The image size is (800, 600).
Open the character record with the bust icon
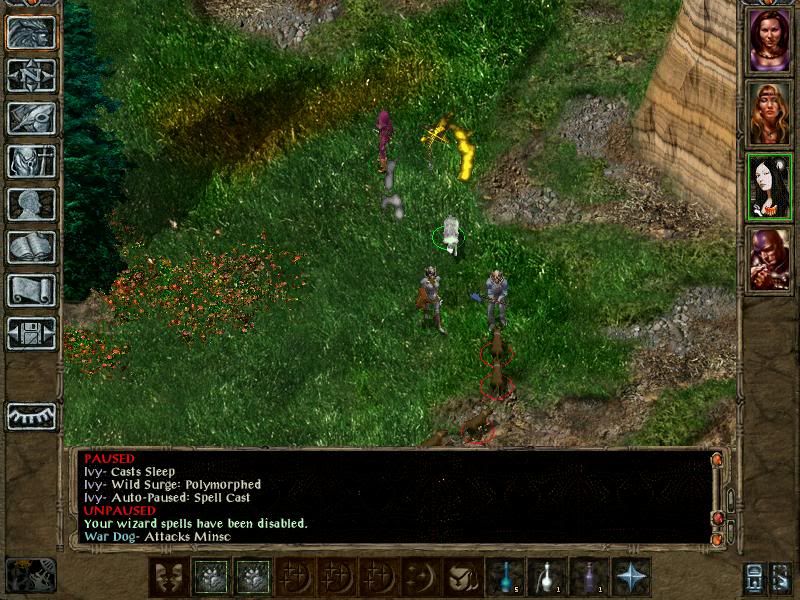[31, 204]
